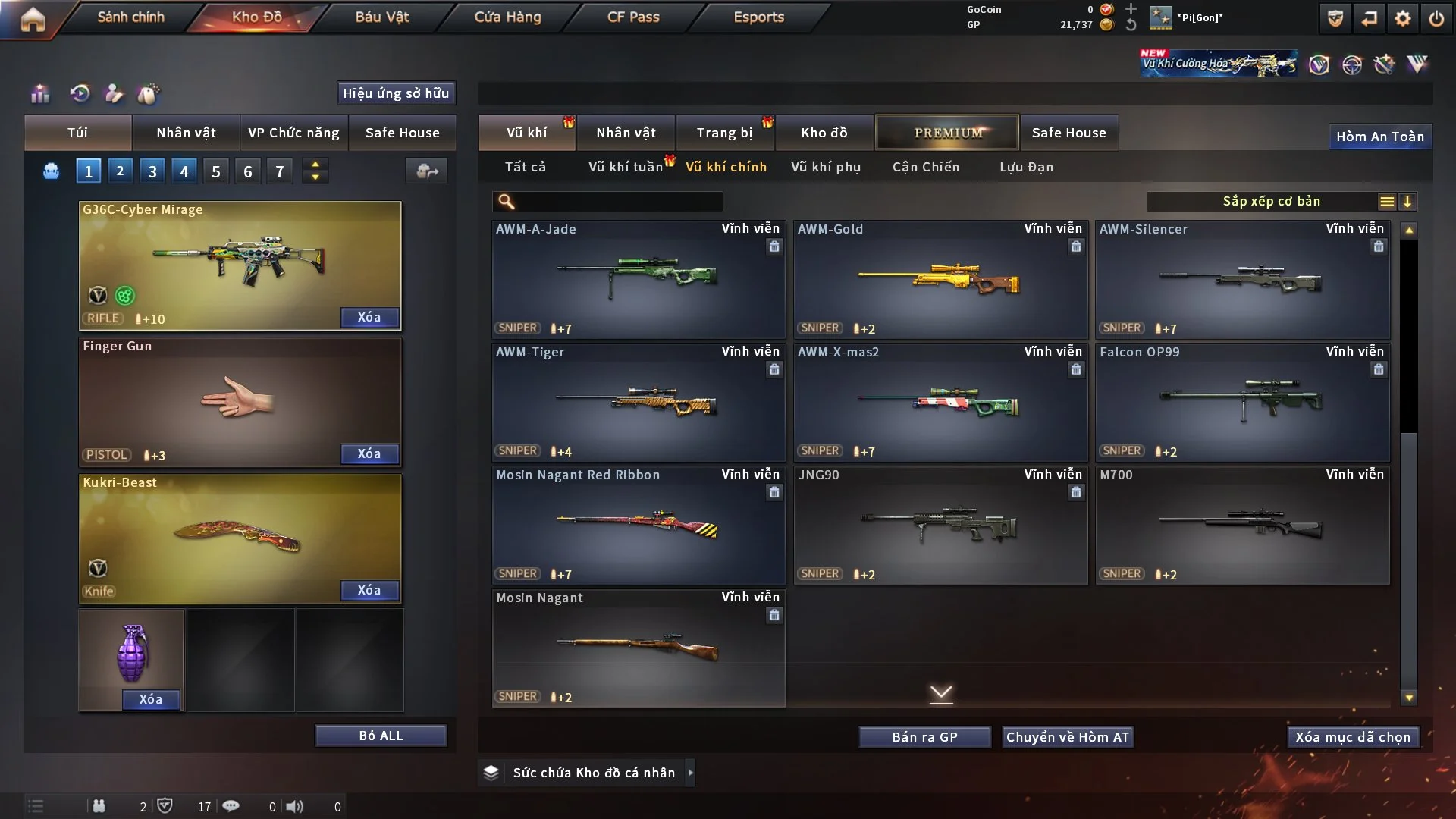The height and width of the screenshot is (819, 1456).
Task: Select the AWM-Gold sniper card
Action: 940,281
